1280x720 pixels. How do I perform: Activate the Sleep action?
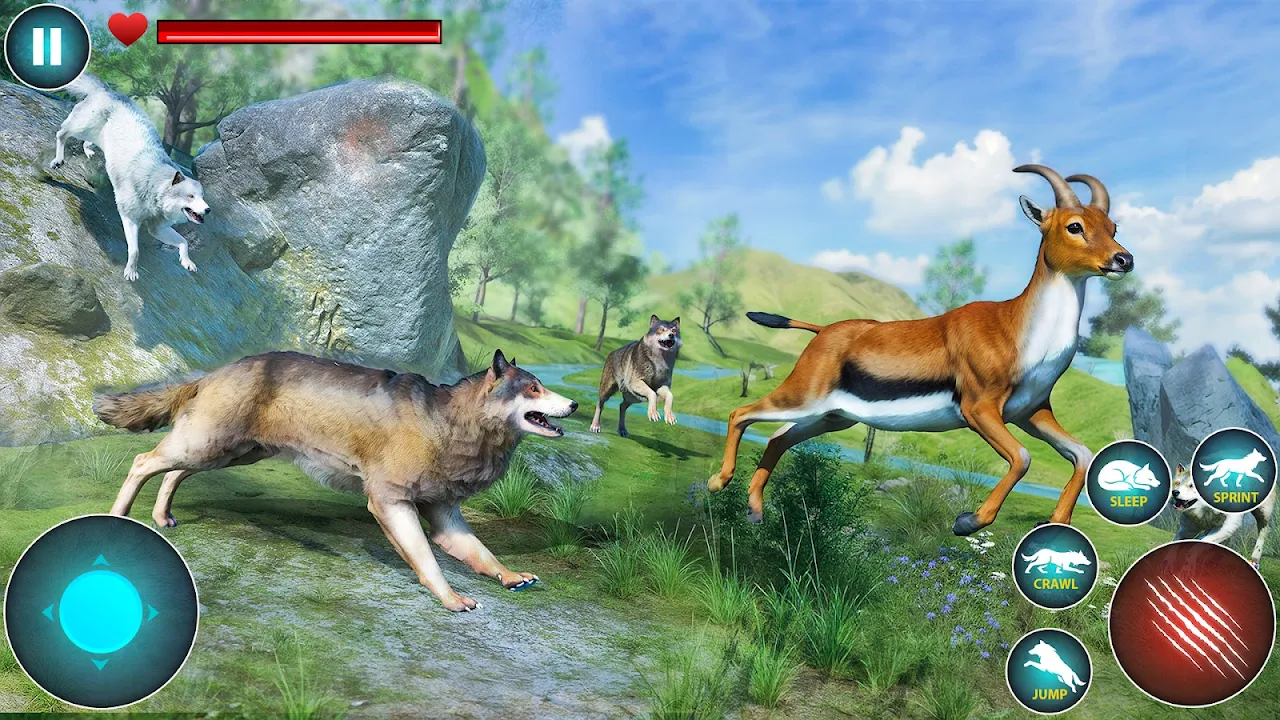click(x=1128, y=482)
